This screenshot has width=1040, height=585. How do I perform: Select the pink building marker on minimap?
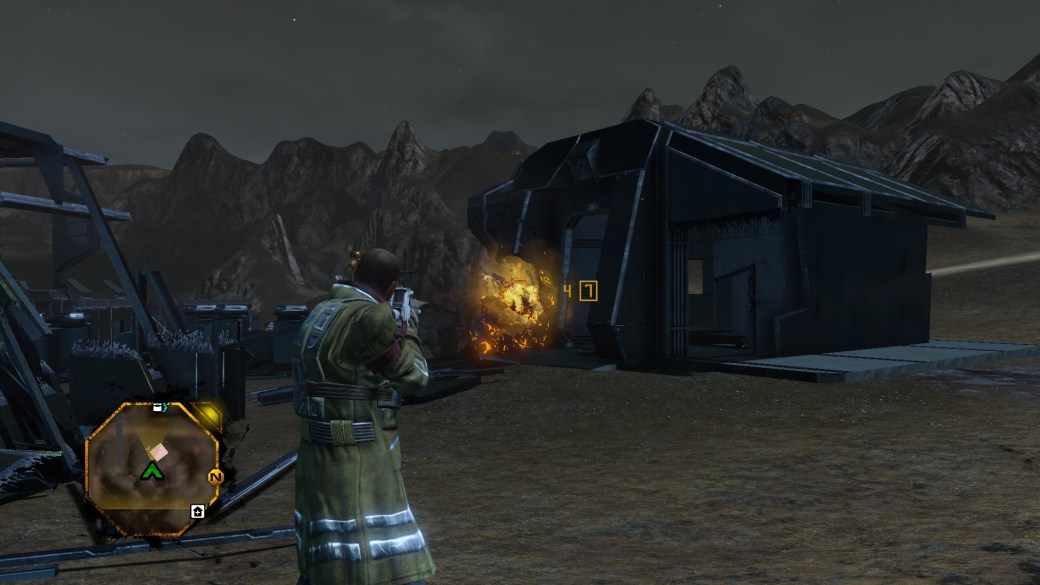pos(158,453)
